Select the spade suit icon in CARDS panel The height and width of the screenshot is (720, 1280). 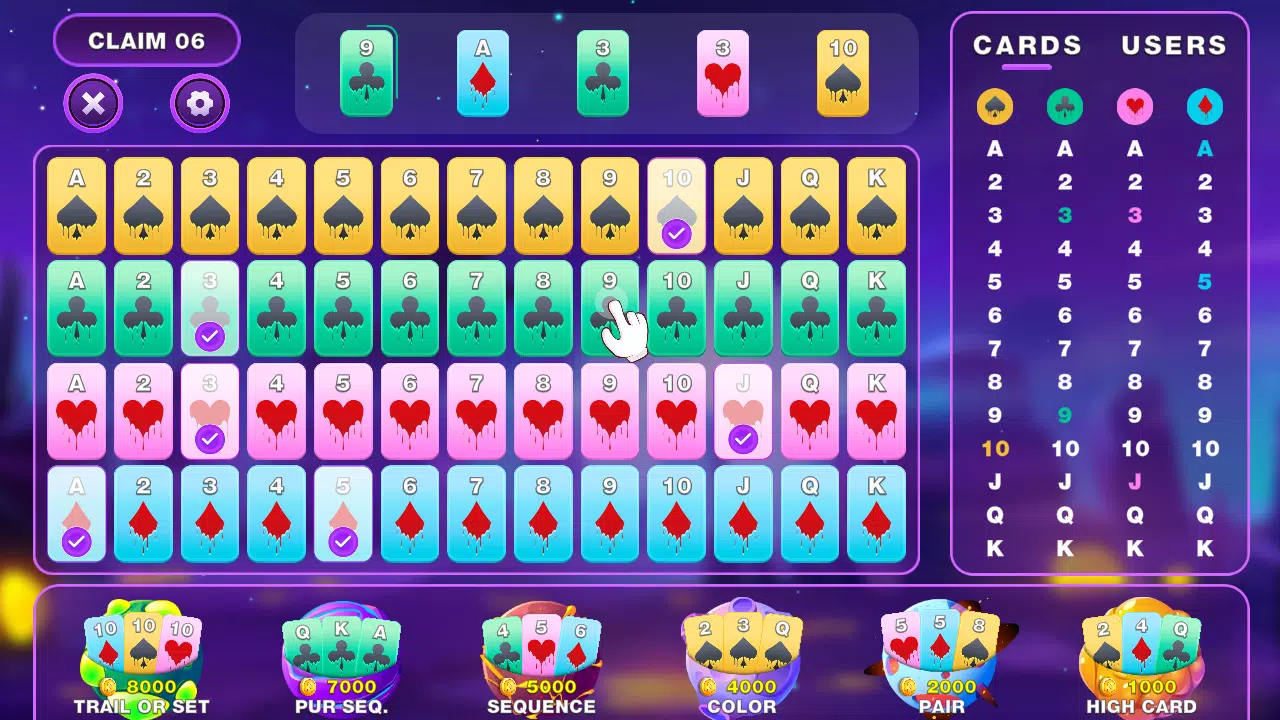(x=995, y=106)
